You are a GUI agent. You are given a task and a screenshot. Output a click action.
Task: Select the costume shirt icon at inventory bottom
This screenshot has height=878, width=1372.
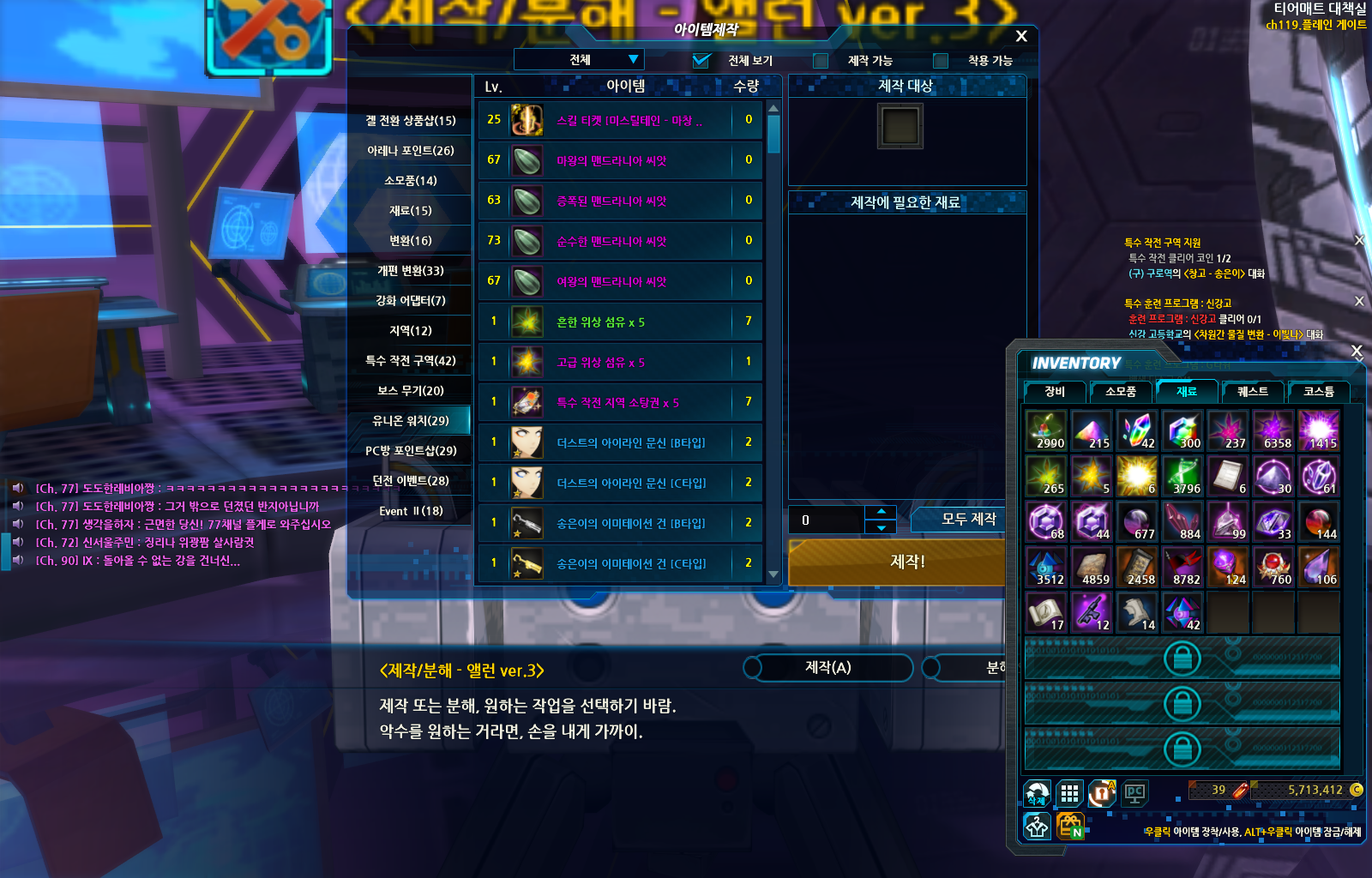pos(1037,826)
